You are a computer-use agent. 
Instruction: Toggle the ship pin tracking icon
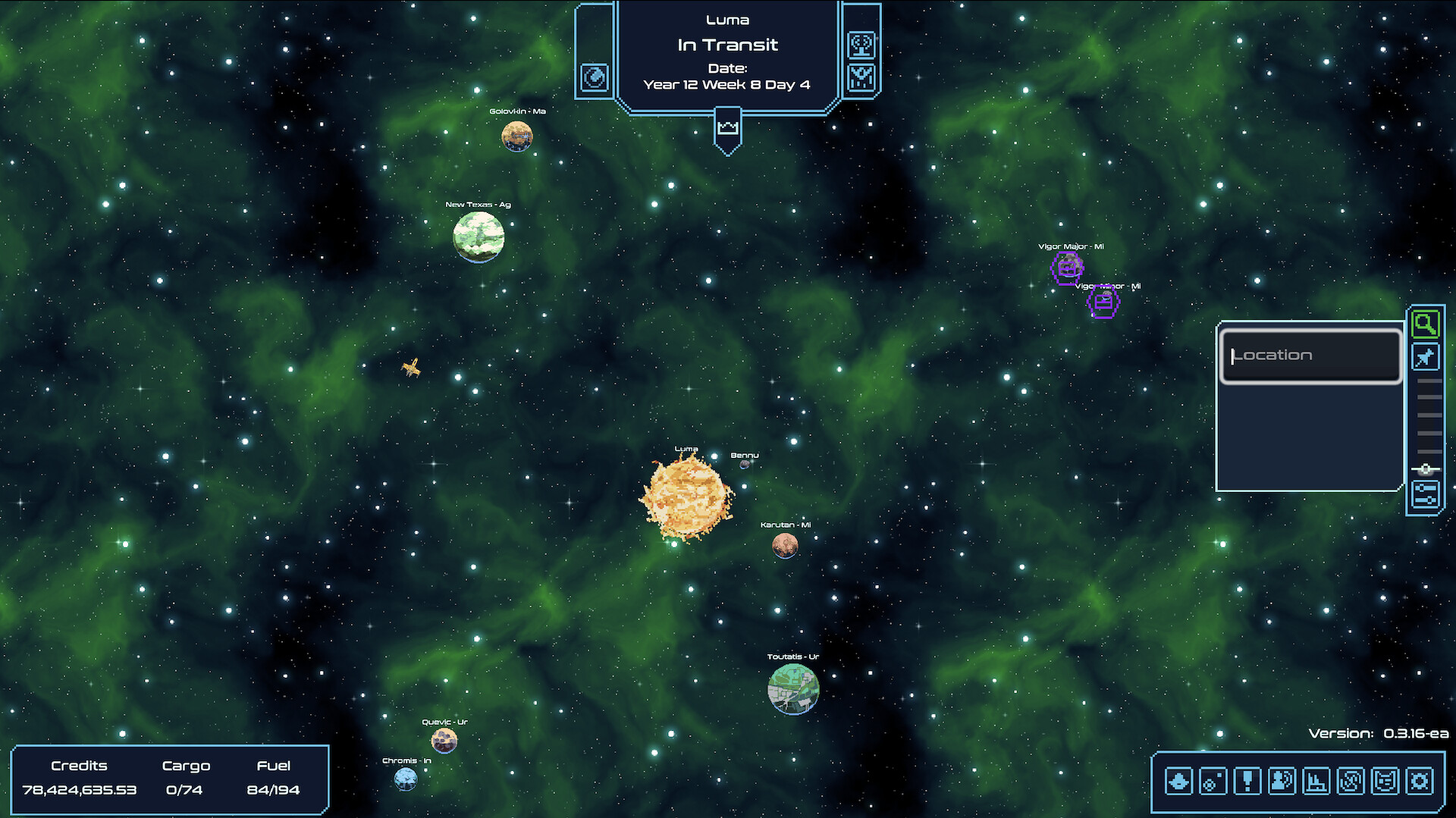coord(1426,356)
